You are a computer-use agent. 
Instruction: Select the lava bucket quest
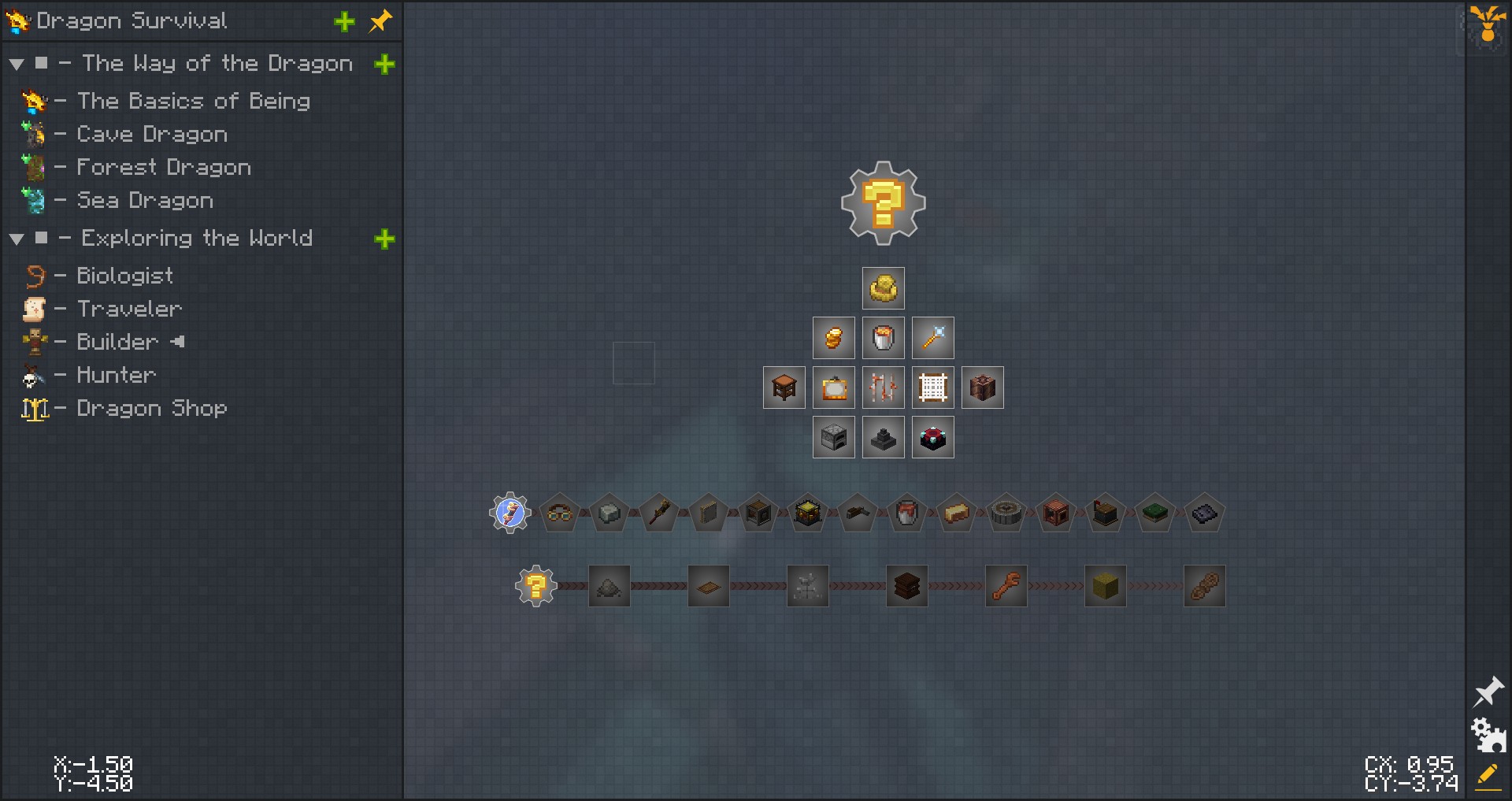(x=883, y=338)
